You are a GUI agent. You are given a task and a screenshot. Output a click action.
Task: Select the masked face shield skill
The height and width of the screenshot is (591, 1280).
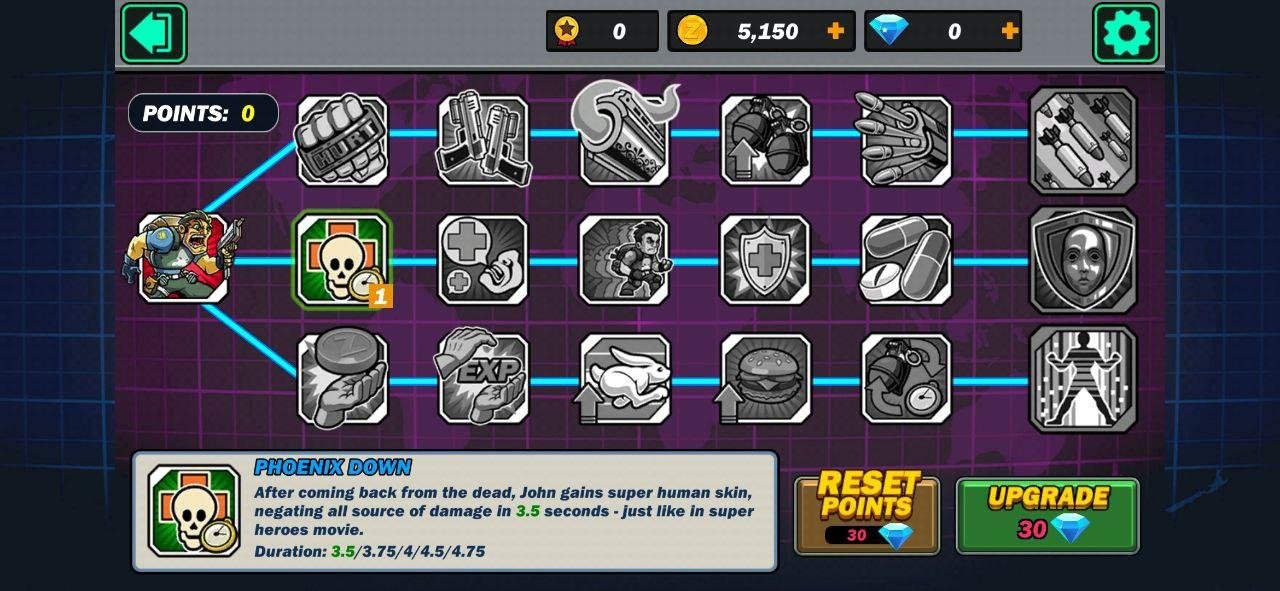(1082, 260)
